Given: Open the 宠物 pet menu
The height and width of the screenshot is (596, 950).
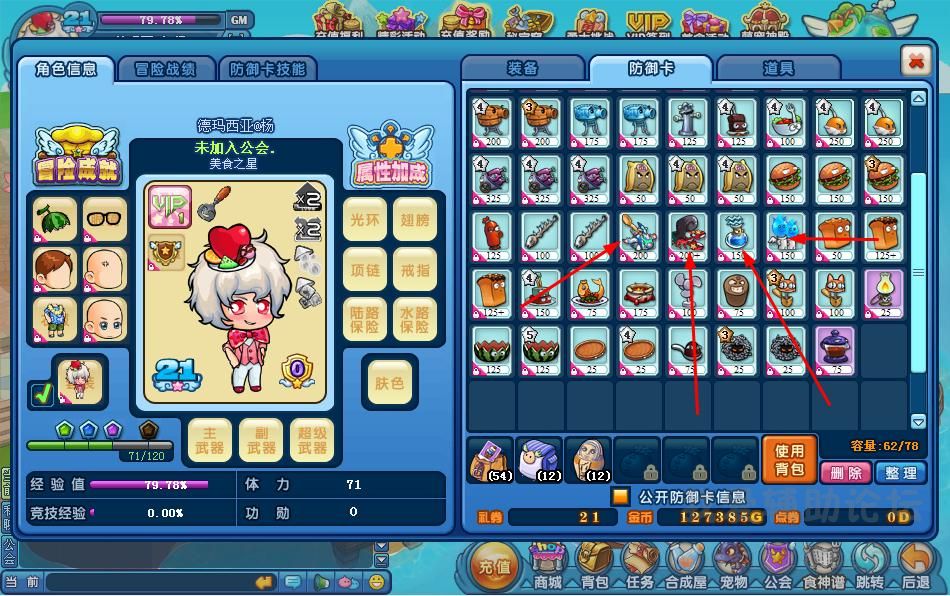Looking at the screenshot, I should 734,566.
